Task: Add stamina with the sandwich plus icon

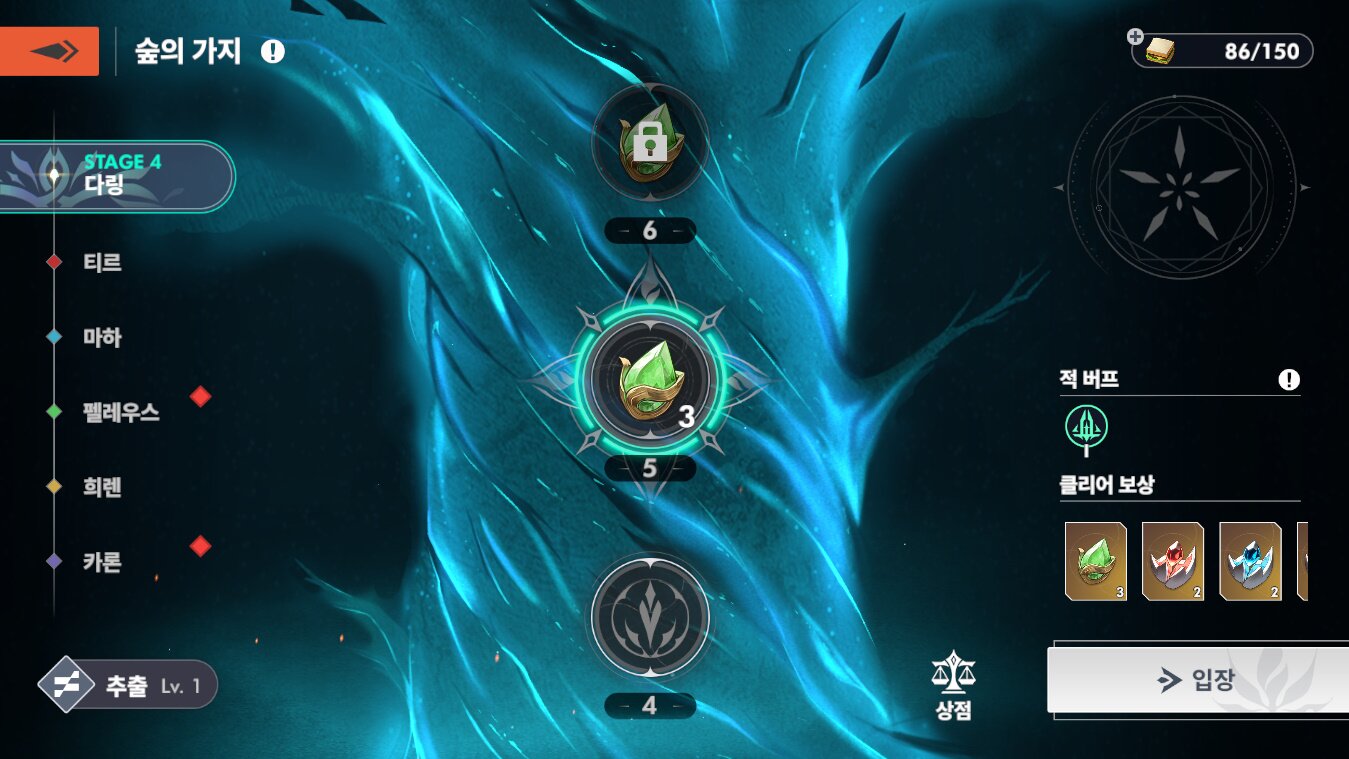Action: (x=1135, y=37)
